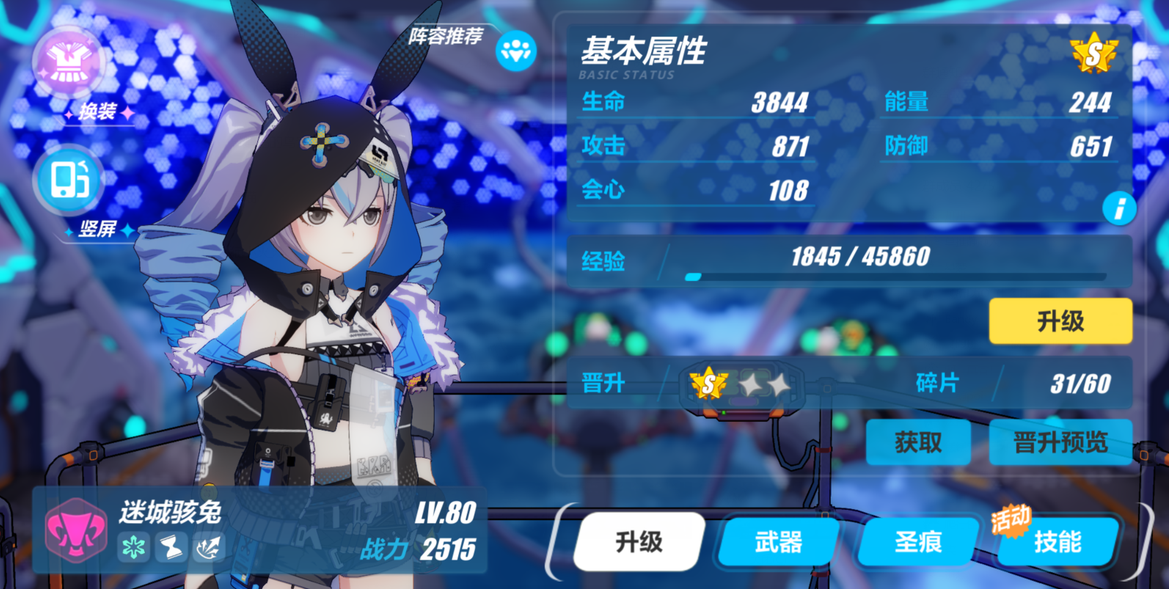
Task: Open the 技能 skills tab
Action: tap(1057, 542)
